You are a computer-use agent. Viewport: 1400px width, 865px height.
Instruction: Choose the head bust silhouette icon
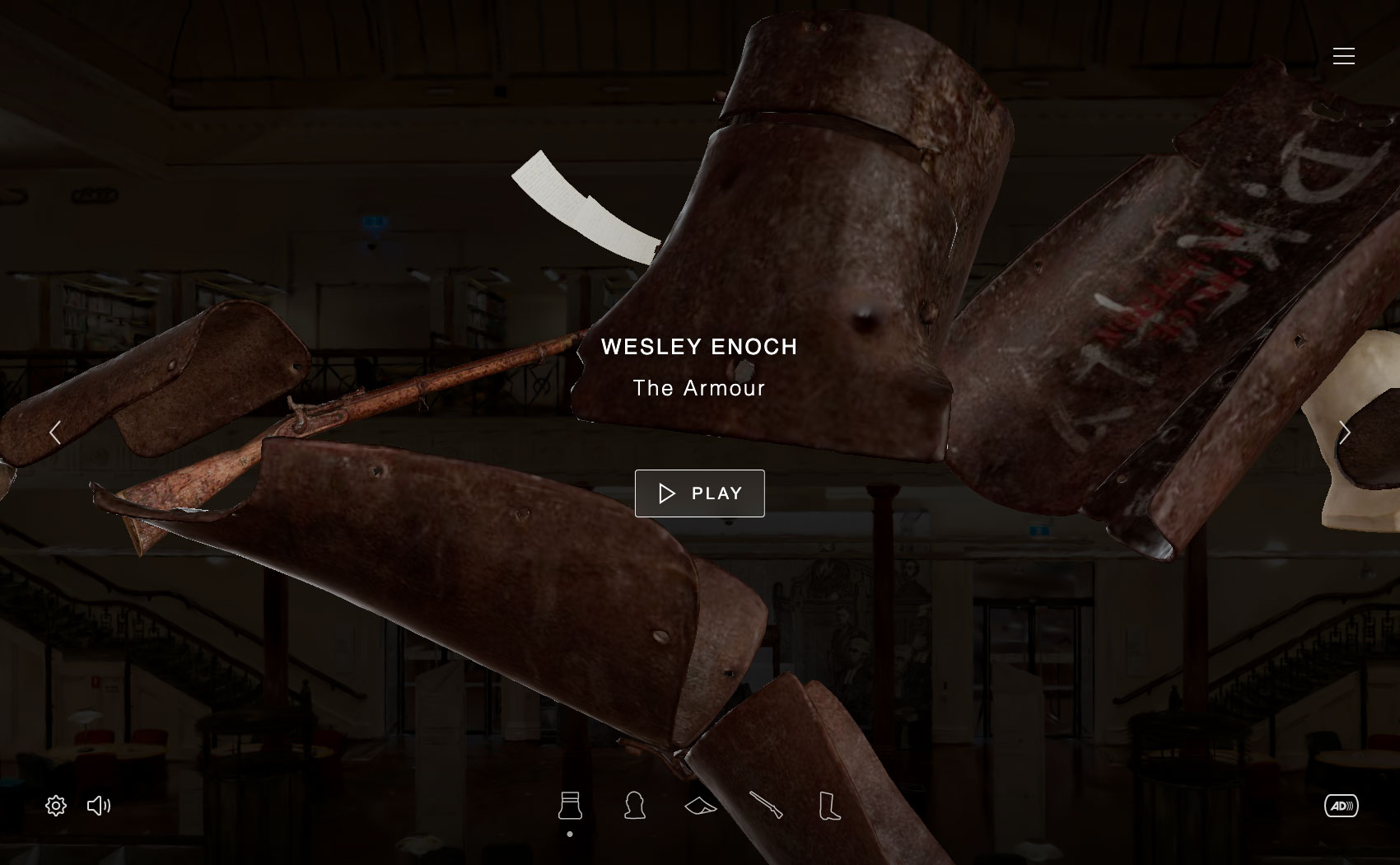634,806
